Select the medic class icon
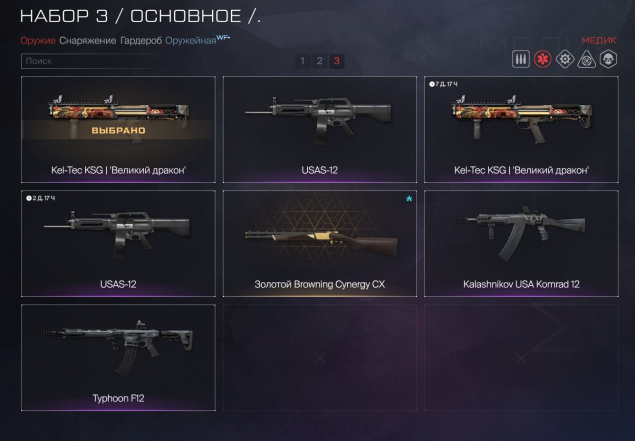The image size is (635, 441). click(x=543, y=60)
